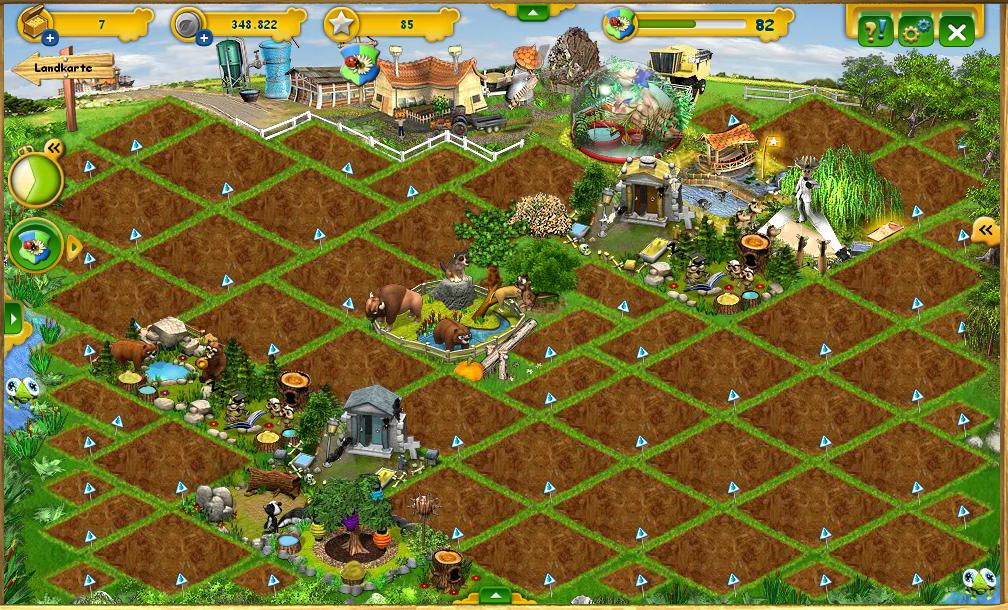Open the Landkarte map signpost

point(63,68)
